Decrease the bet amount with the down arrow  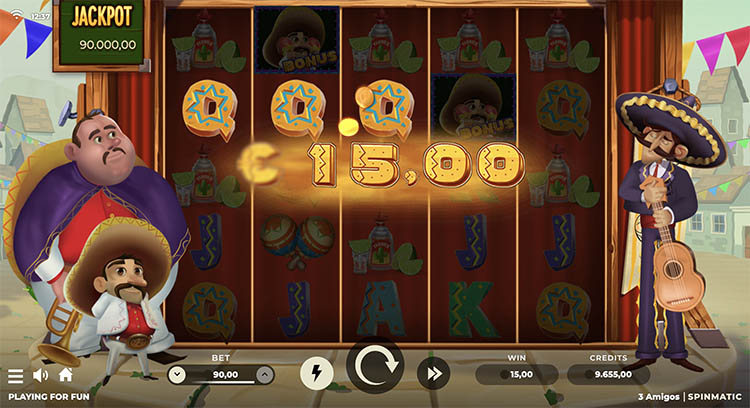click(x=177, y=375)
